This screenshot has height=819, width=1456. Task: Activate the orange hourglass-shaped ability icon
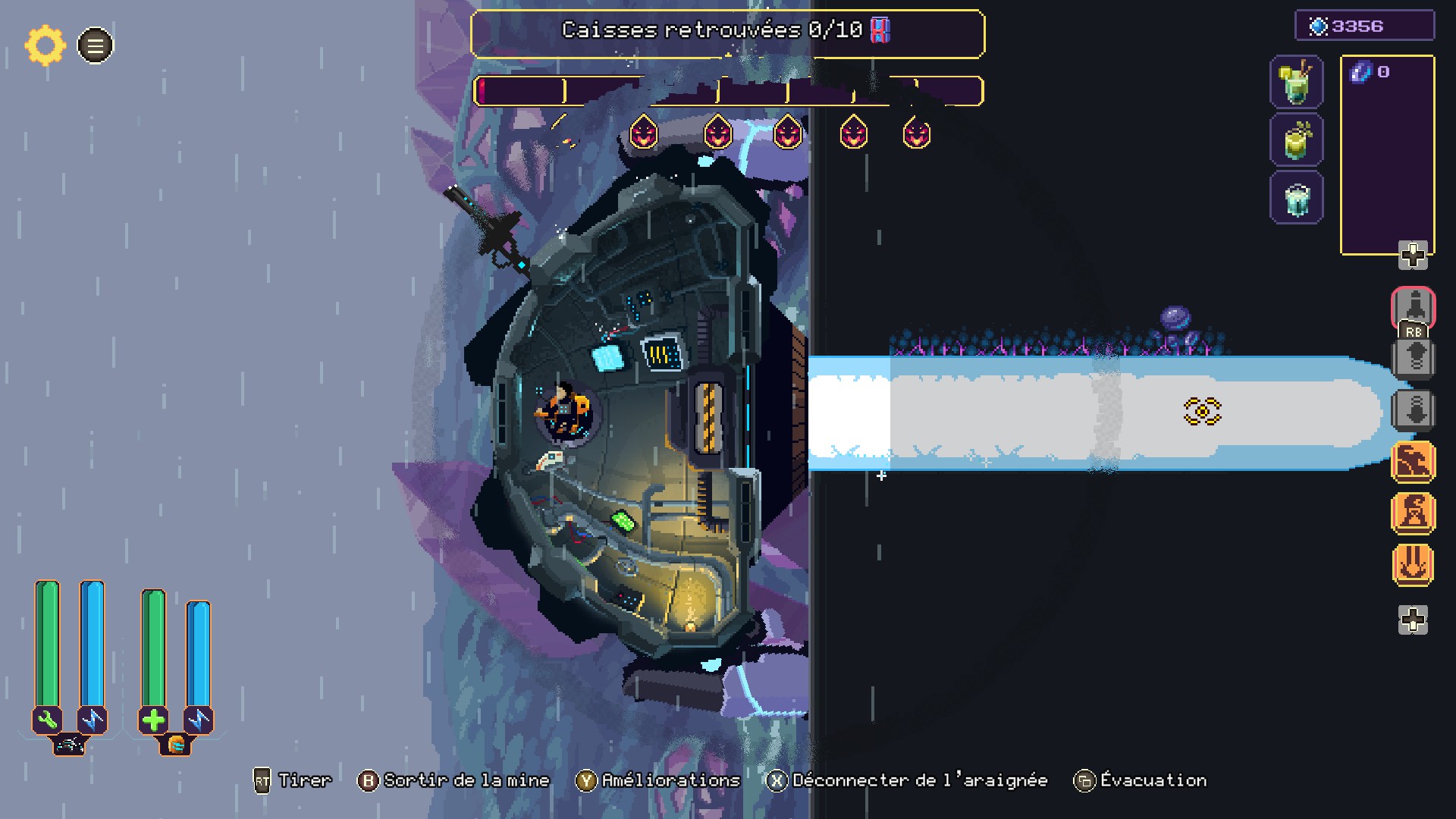(x=1414, y=513)
